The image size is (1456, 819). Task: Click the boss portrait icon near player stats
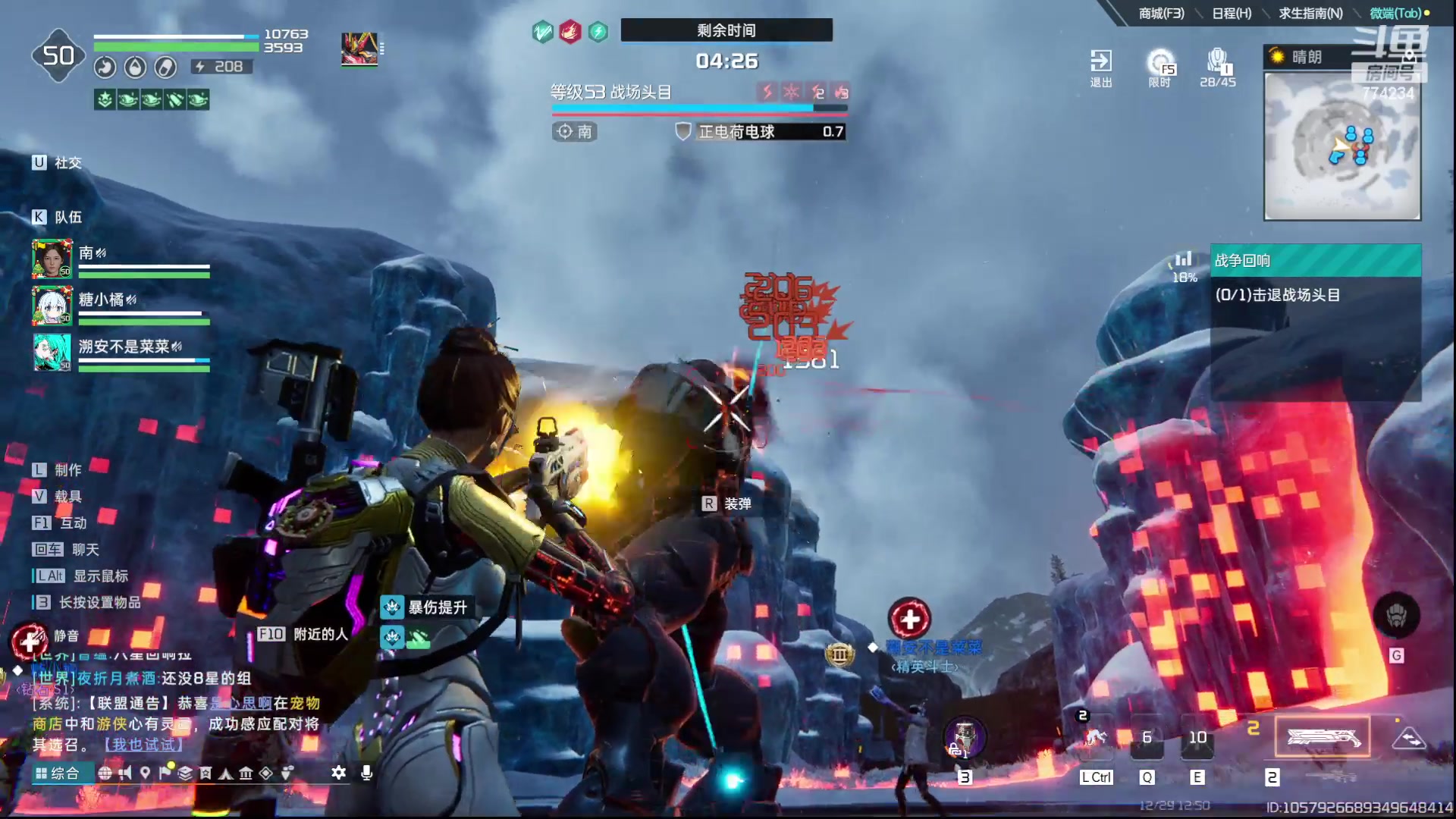pos(359,49)
